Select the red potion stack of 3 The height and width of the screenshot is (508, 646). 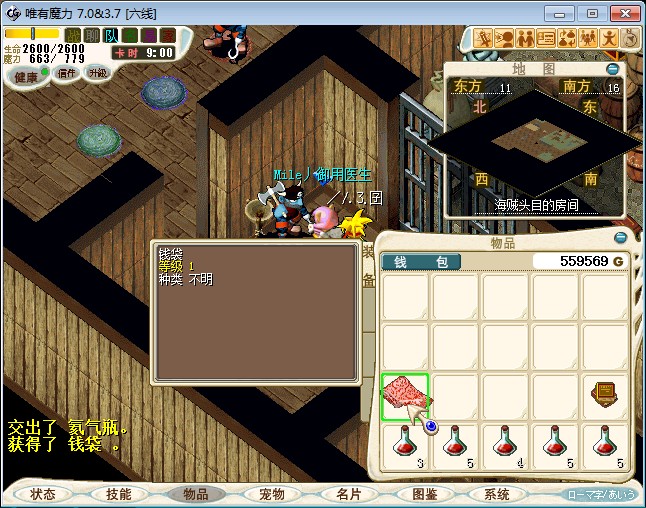click(405, 446)
